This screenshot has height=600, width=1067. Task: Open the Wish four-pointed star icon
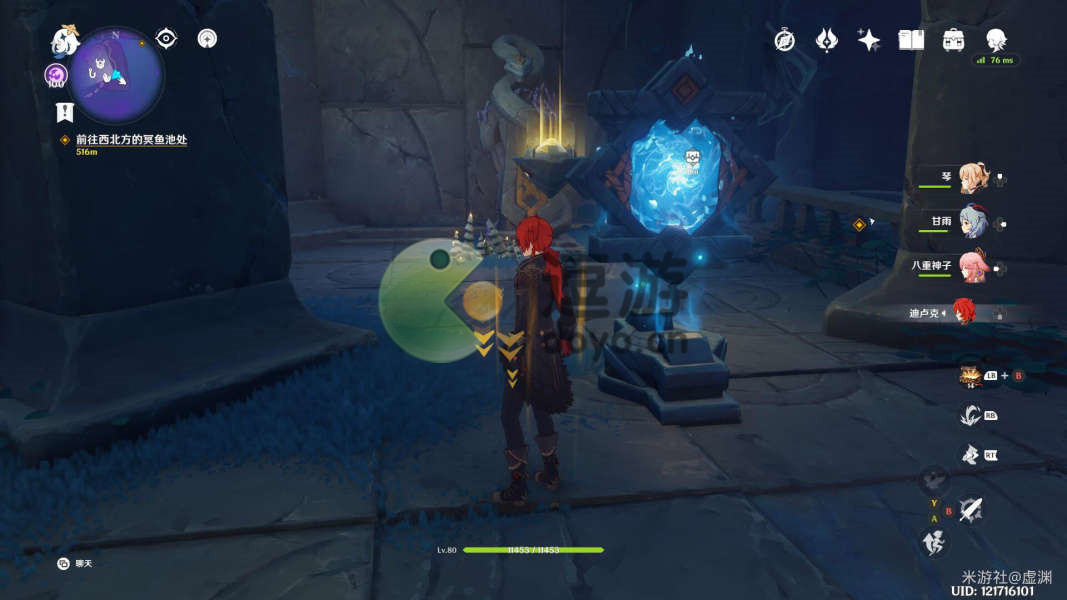click(x=869, y=40)
